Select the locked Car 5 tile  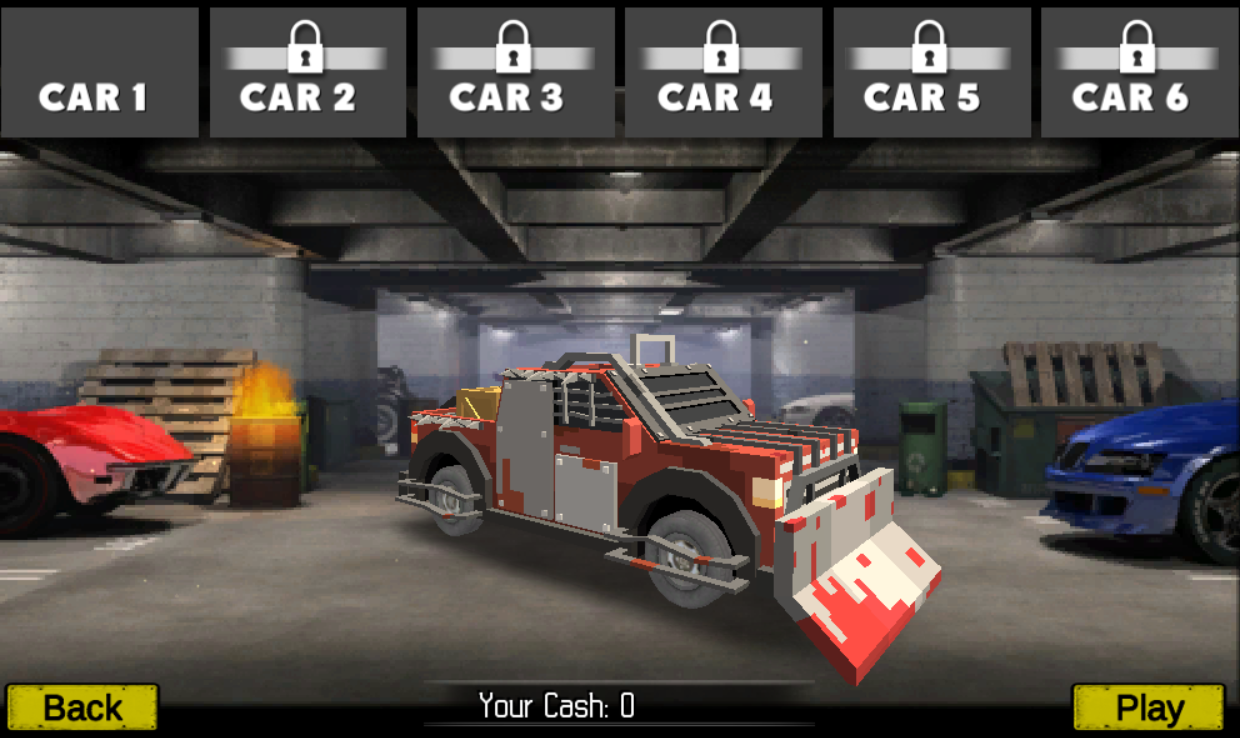point(931,73)
